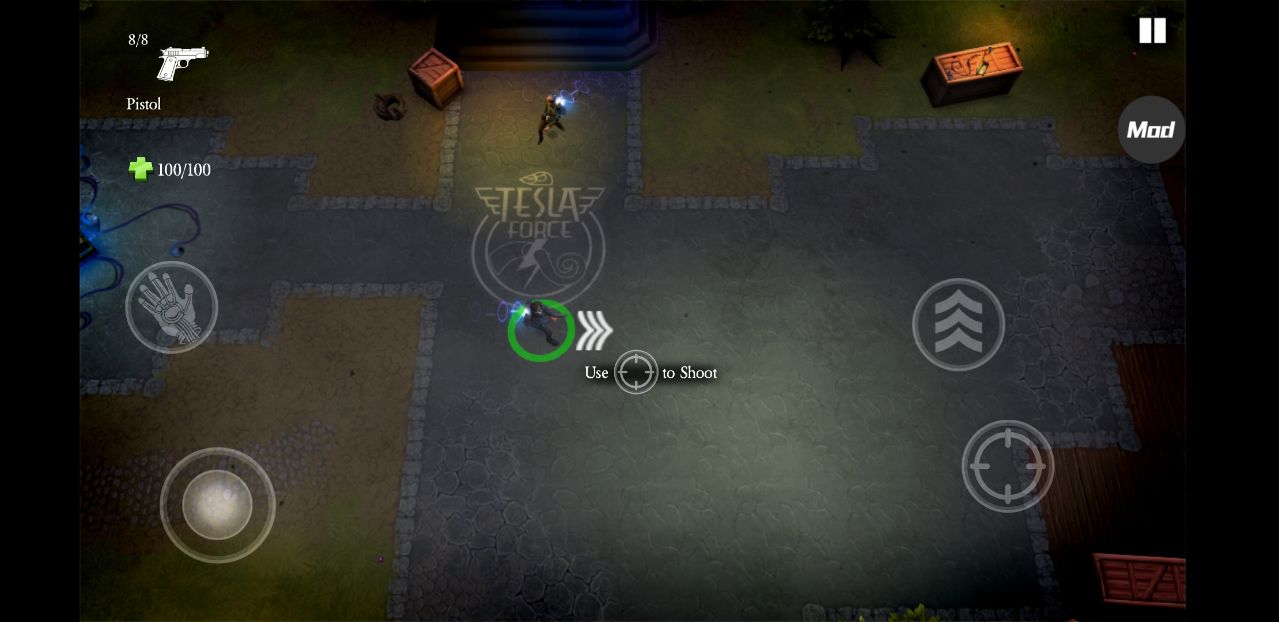Screen dimensions: 1279x622
Task: Tap the crosshair shoot button
Action: tap(1007, 466)
